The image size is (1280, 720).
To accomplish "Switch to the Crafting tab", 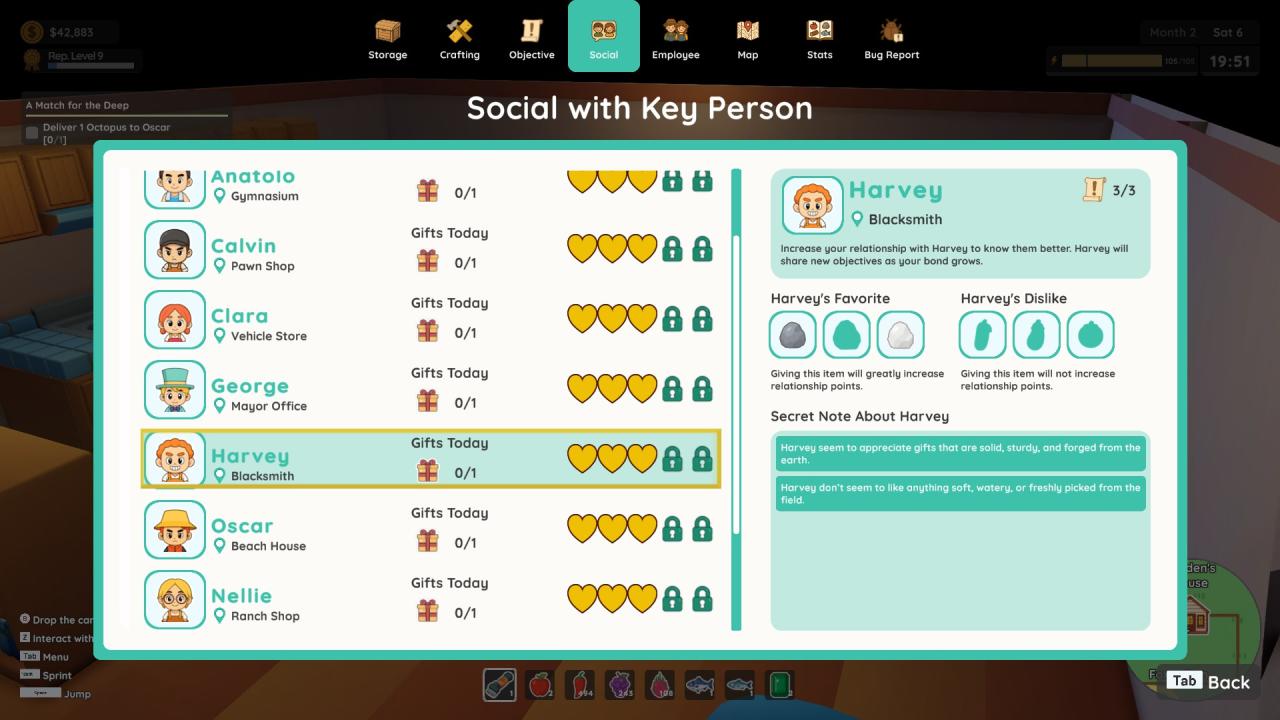I will [459, 38].
